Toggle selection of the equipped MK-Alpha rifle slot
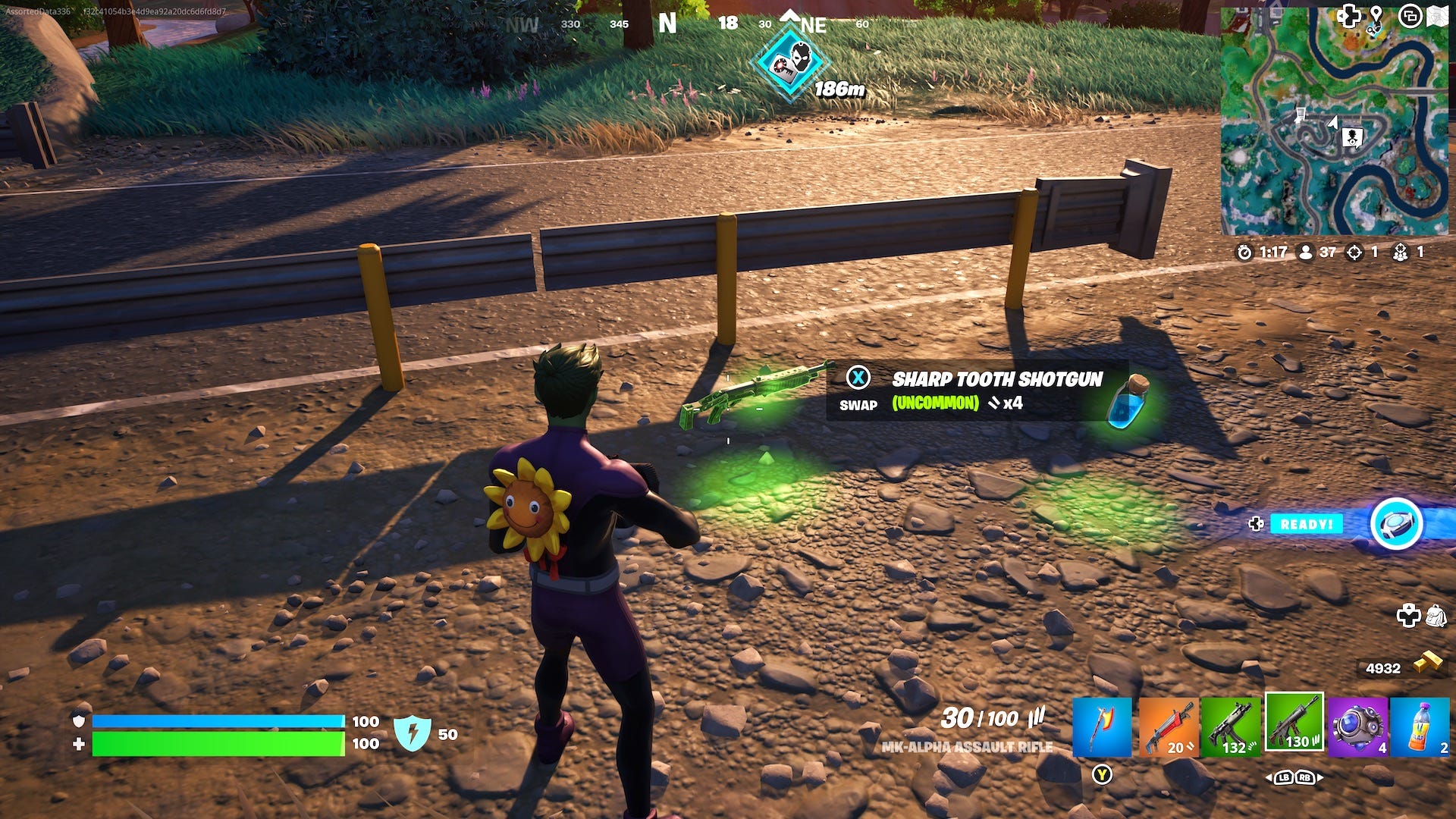1456x819 pixels. click(1294, 726)
